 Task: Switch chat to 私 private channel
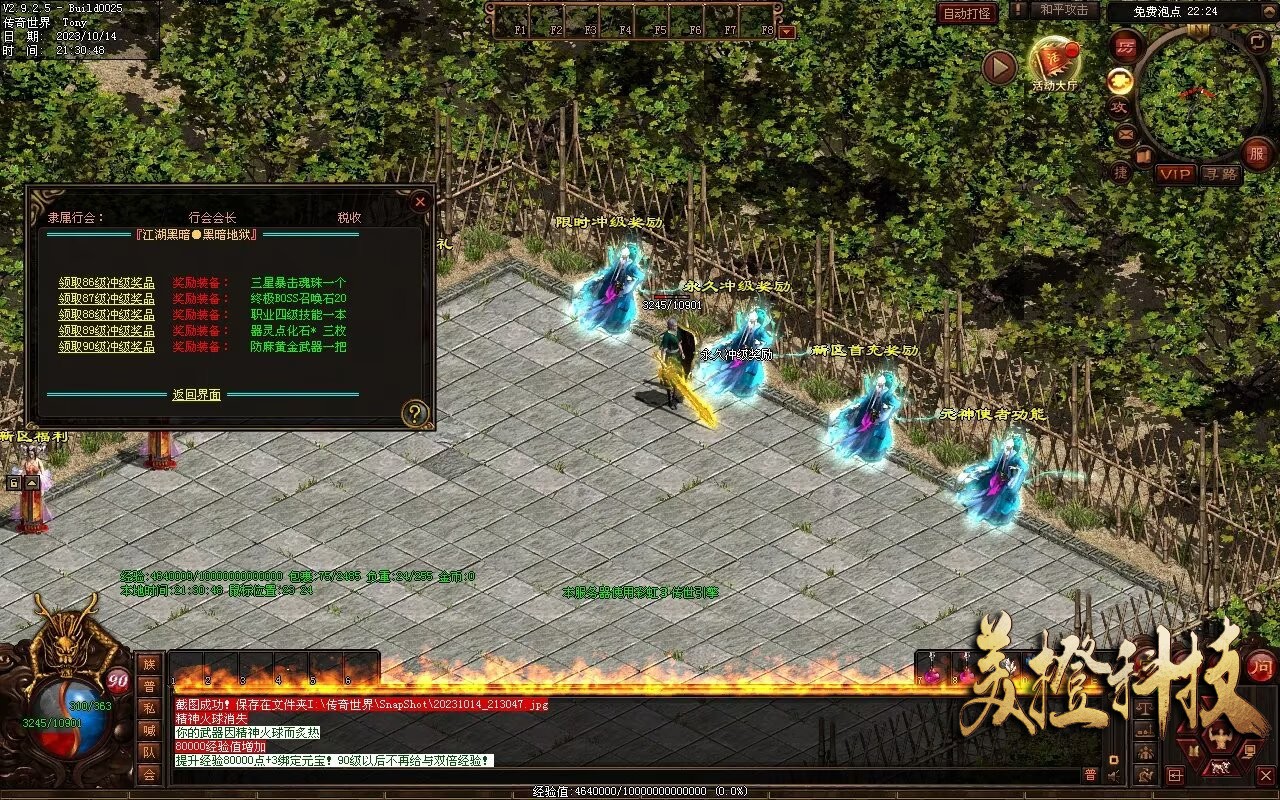[x=149, y=708]
